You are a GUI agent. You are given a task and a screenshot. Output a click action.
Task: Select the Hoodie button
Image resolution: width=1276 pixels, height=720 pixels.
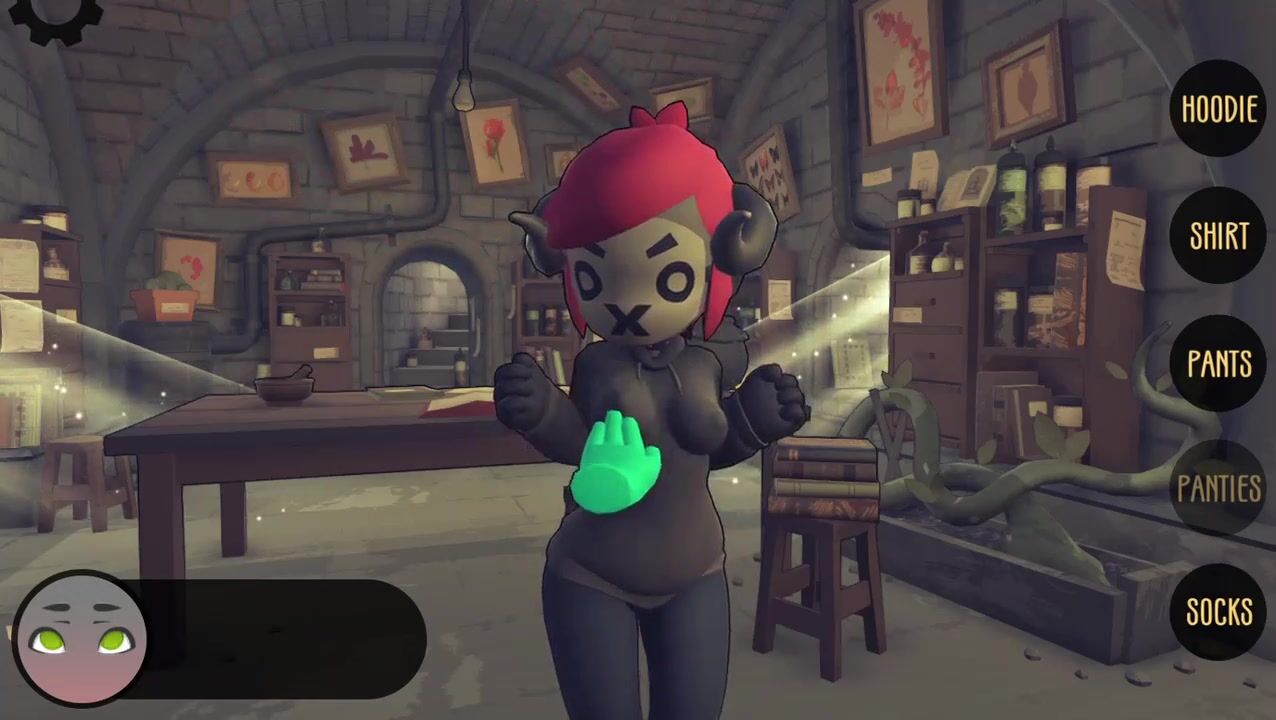[1218, 108]
